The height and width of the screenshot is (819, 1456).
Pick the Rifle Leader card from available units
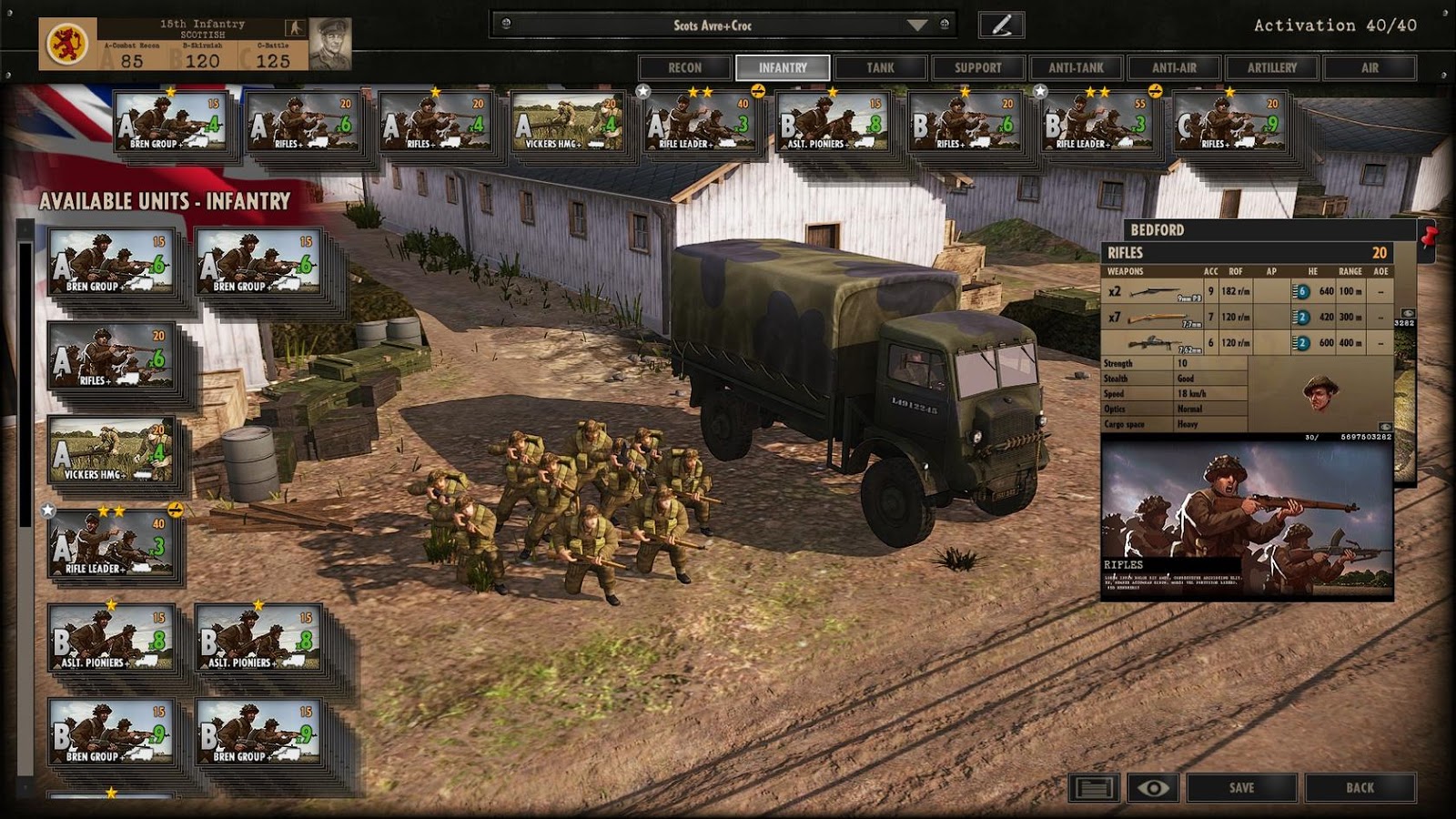click(x=111, y=546)
